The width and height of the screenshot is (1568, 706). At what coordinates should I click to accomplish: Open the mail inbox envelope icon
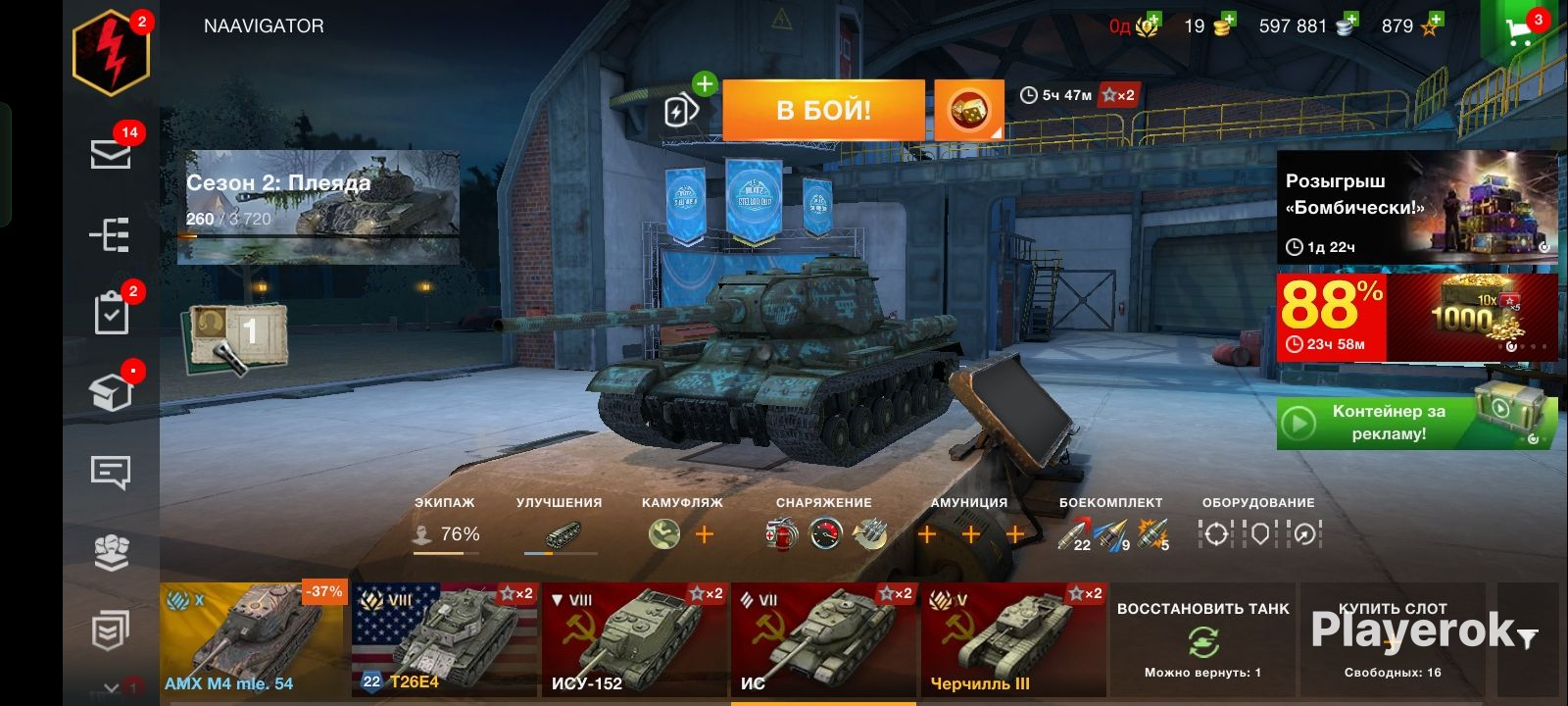click(x=111, y=154)
